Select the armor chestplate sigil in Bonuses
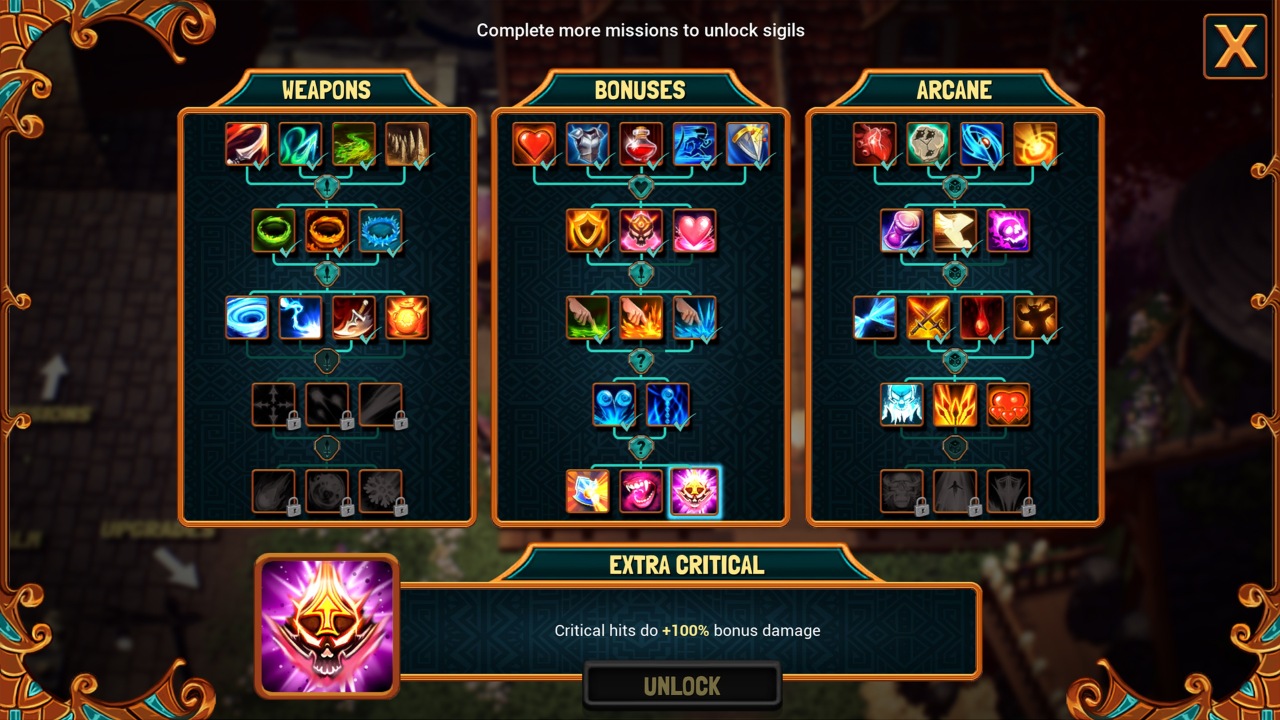The image size is (1280, 720). pyautogui.click(x=588, y=145)
